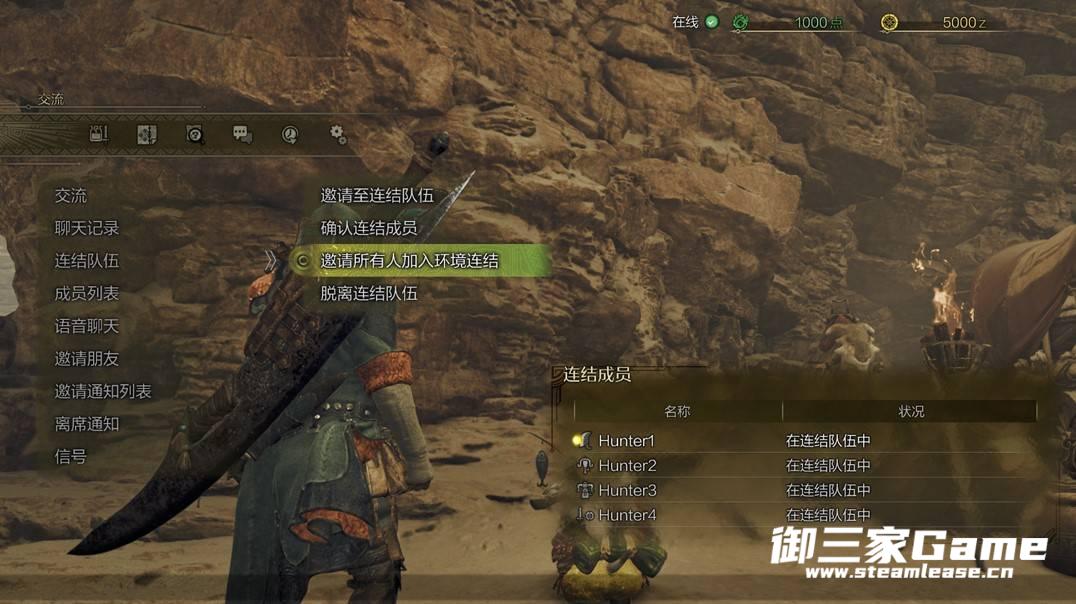Select 连结队伍 in the left menu
Screen dimensions: 1076x604
coord(87,261)
